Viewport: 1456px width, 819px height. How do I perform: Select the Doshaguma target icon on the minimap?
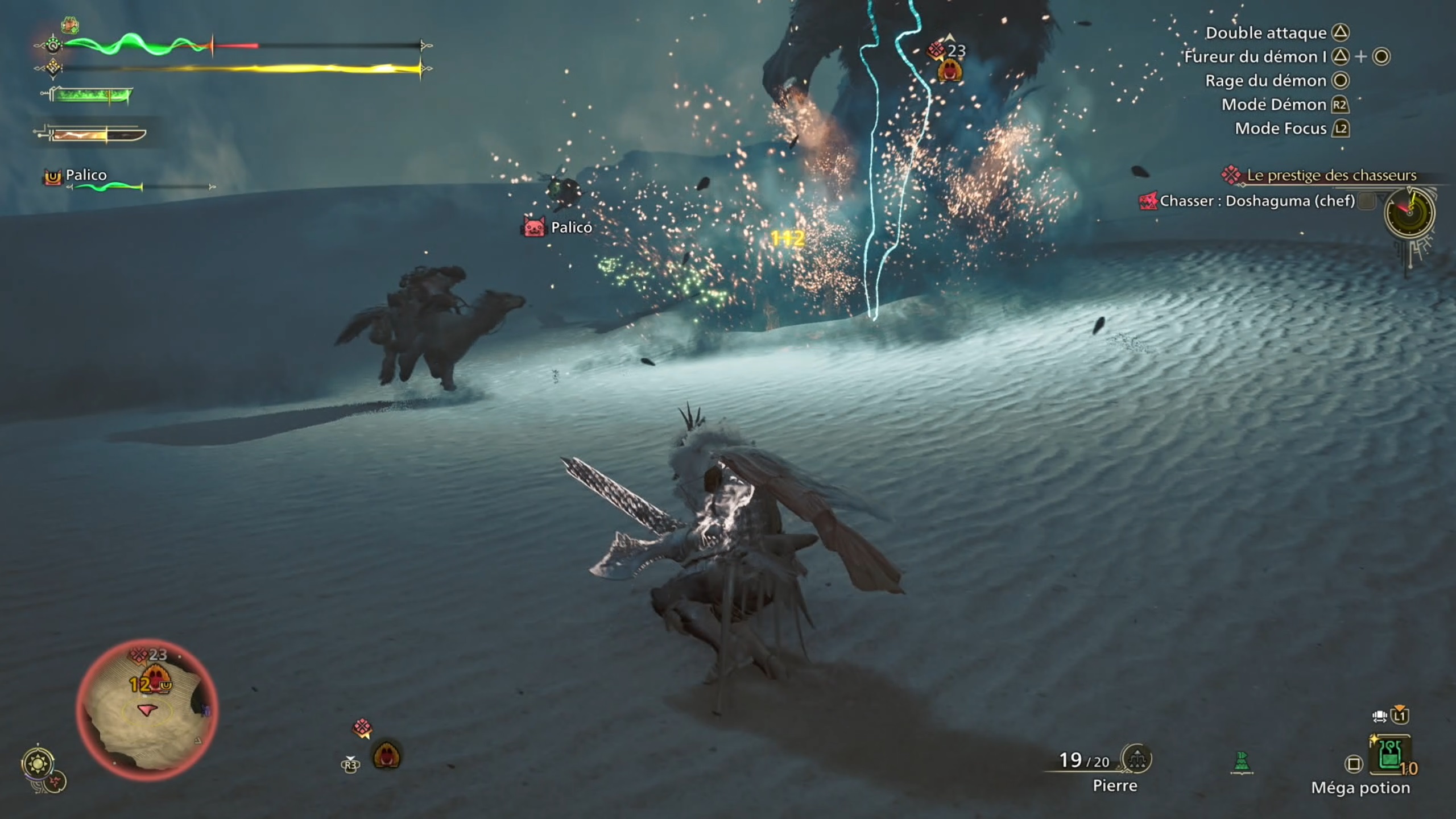click(139, 655)
